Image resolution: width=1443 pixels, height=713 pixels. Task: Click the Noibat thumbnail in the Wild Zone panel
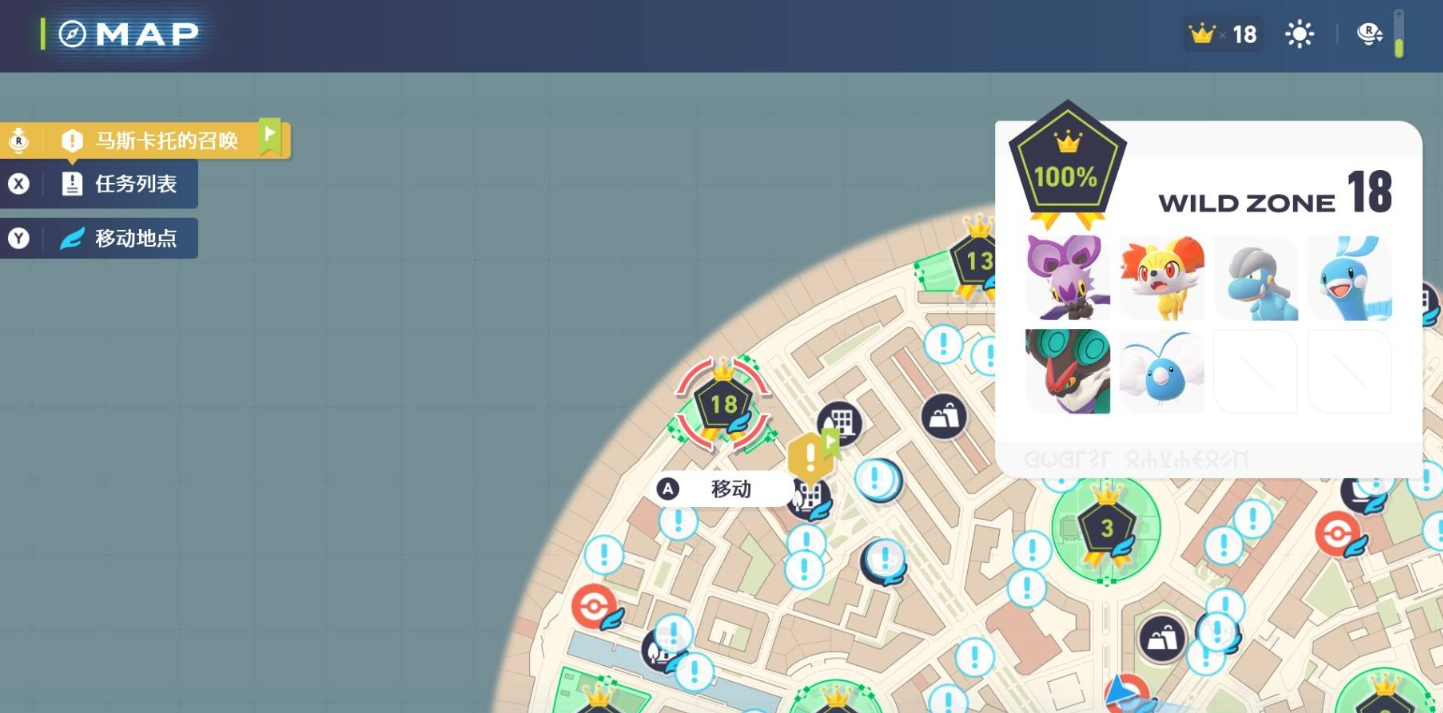pyautogui.click(x=1068, y=278)
